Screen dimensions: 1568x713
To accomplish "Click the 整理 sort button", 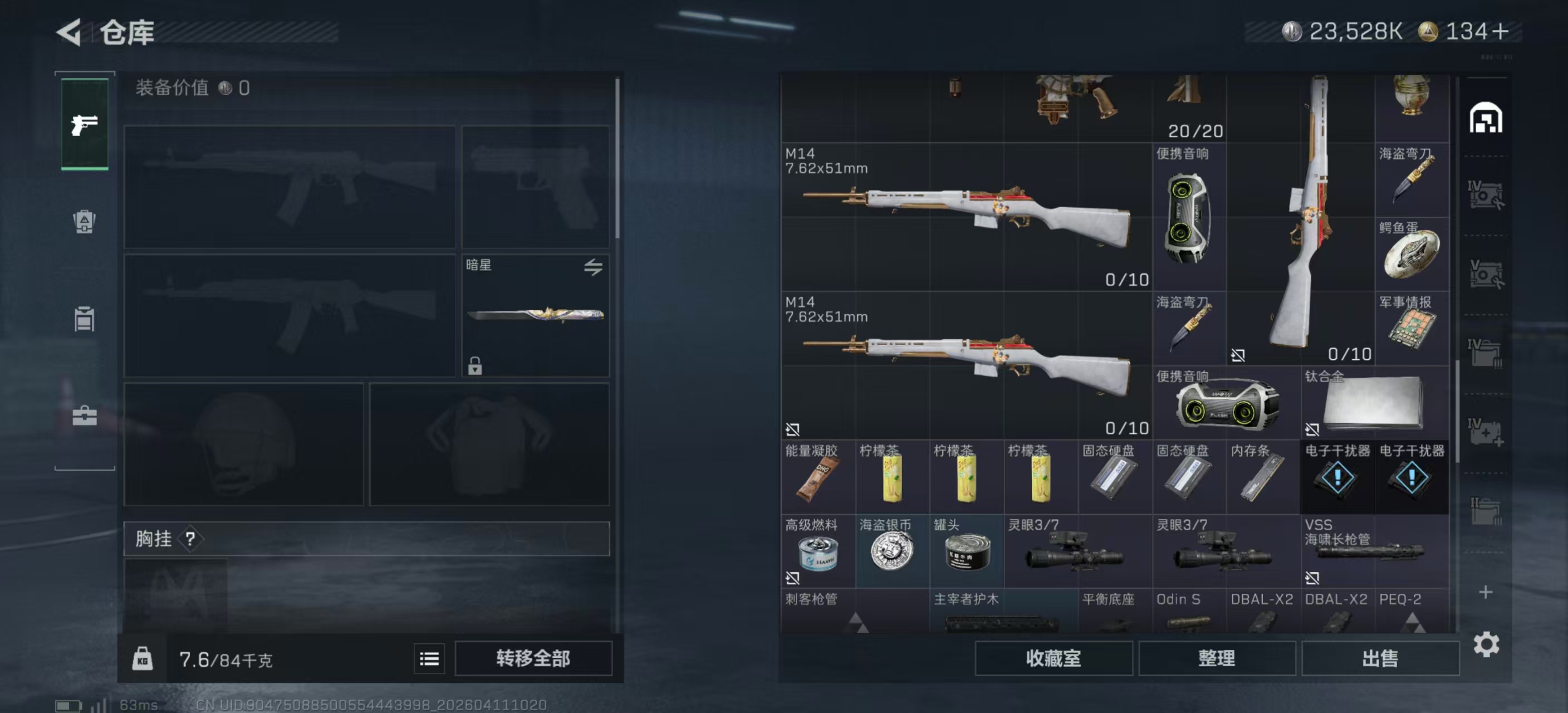I will click(x=1216, y=658).
